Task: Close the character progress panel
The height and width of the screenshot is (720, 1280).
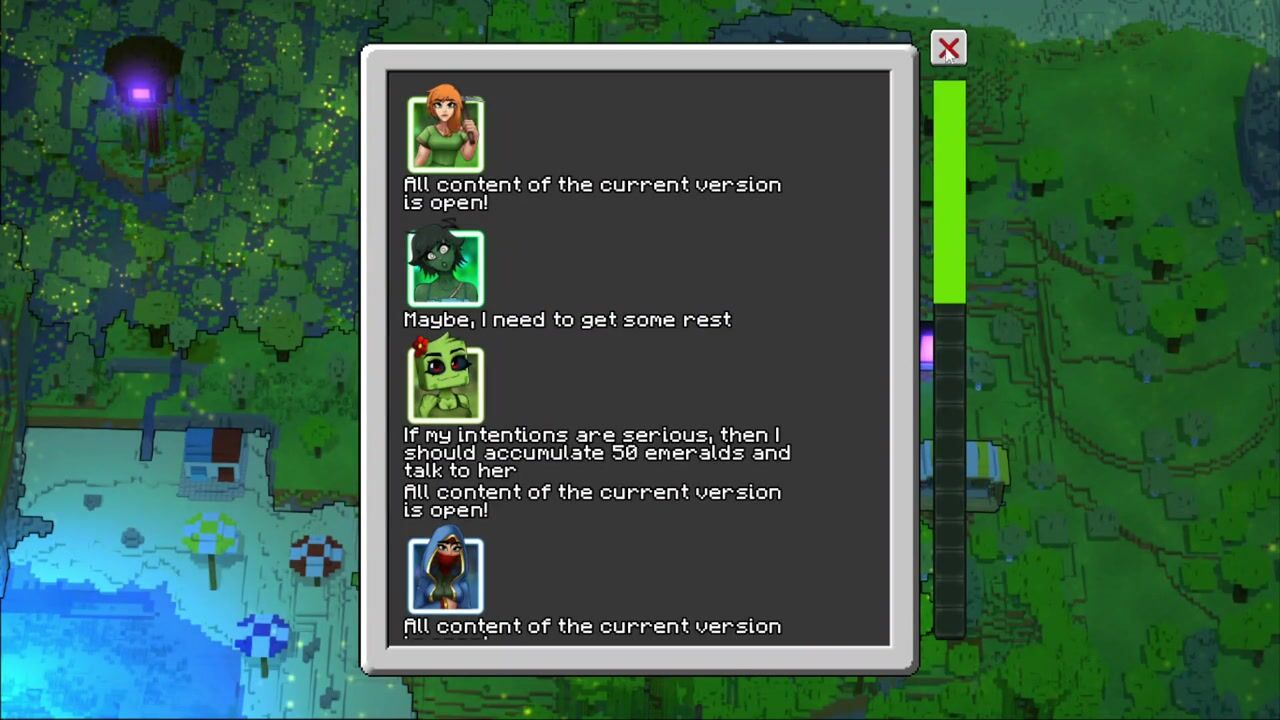Action: [948, 48]
